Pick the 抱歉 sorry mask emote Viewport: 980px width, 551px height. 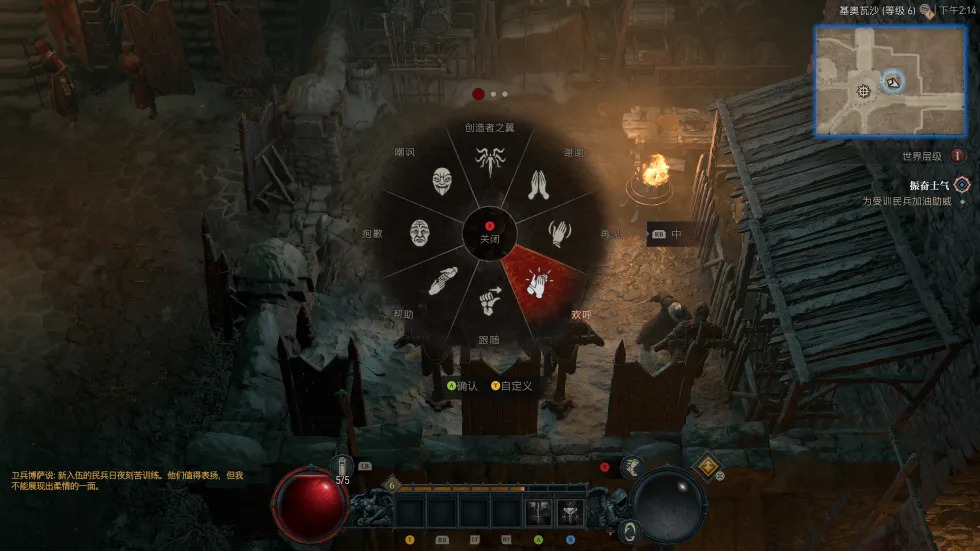(421, 233)
